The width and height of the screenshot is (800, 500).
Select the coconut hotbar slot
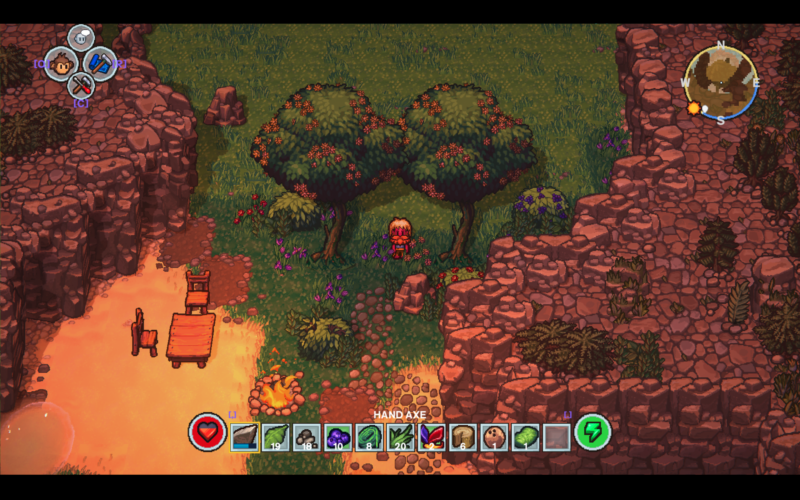[x=493, y=436]
